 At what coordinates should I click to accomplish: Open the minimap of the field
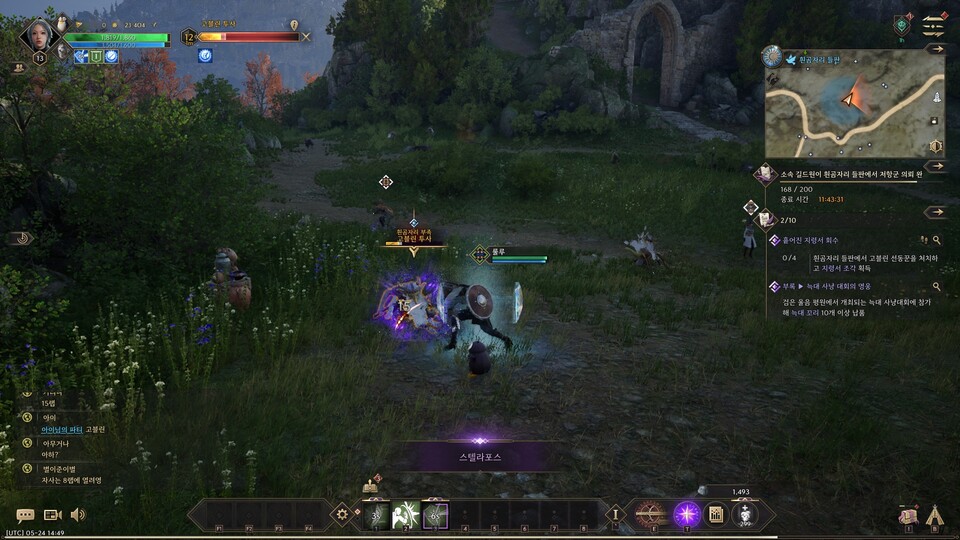click(x=854, y=103)
